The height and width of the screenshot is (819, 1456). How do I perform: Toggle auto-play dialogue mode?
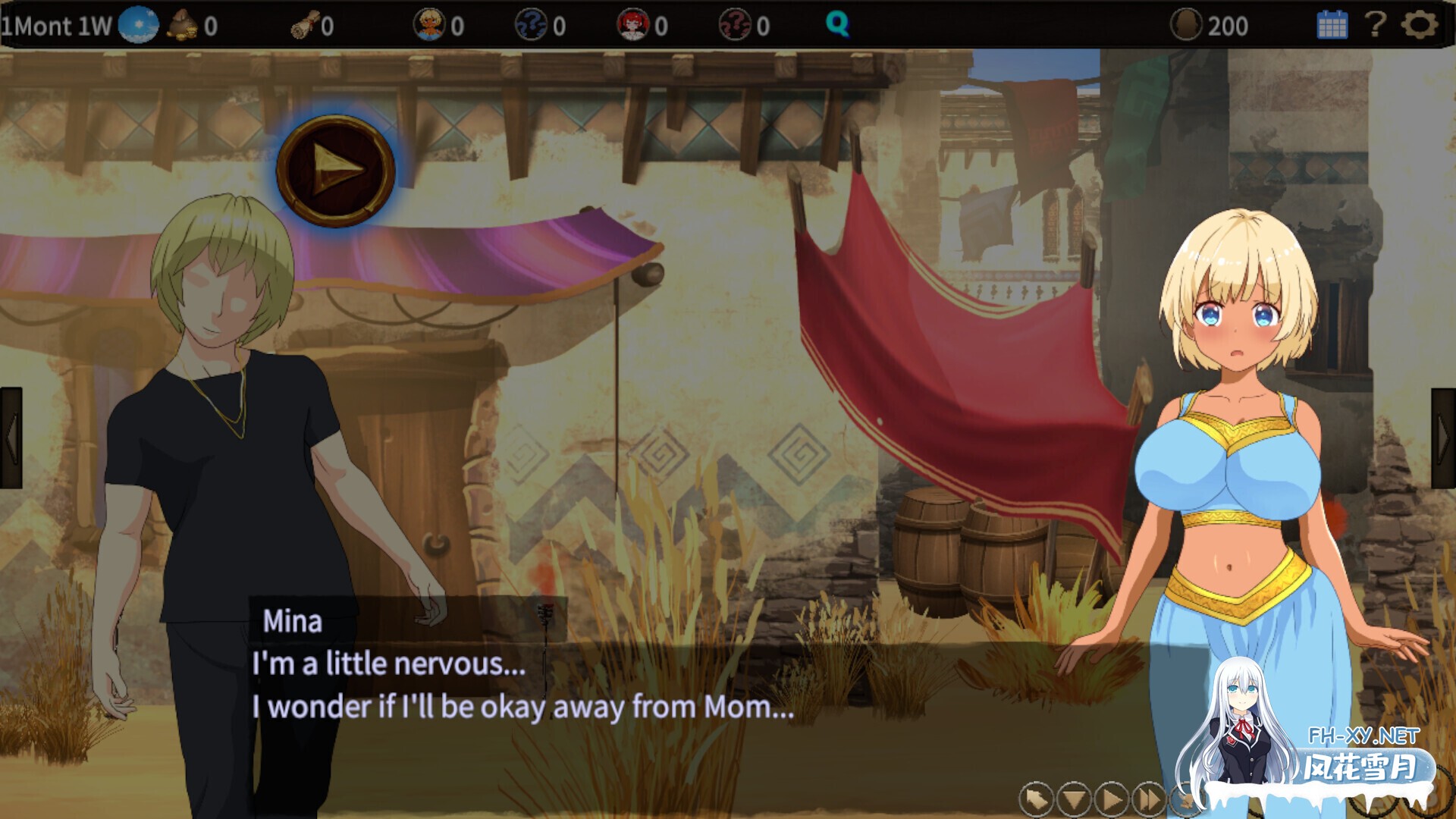pyautogui.click(x=1112, y=798)
